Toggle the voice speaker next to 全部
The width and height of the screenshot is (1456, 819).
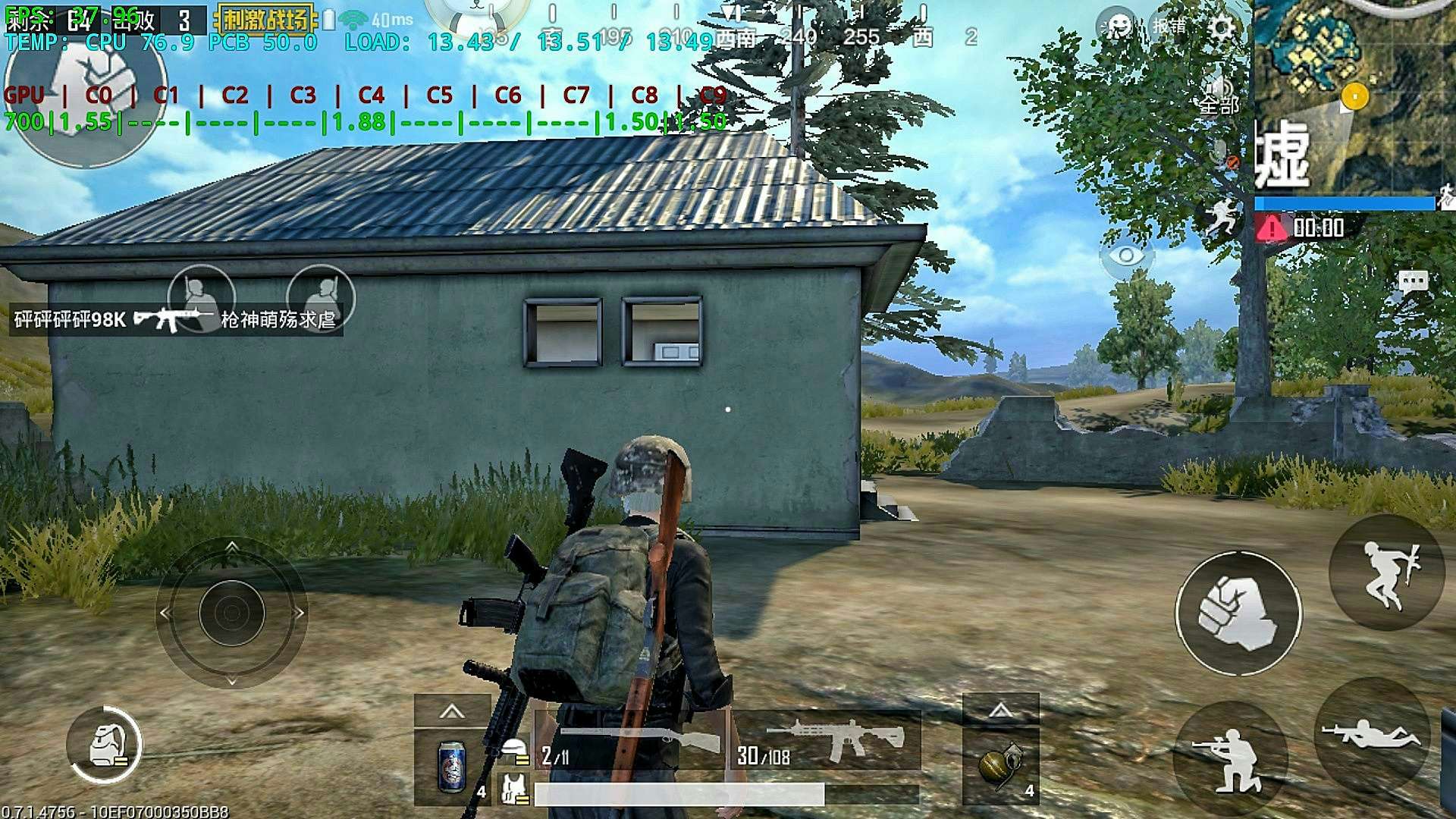[x=1222, y=87]
